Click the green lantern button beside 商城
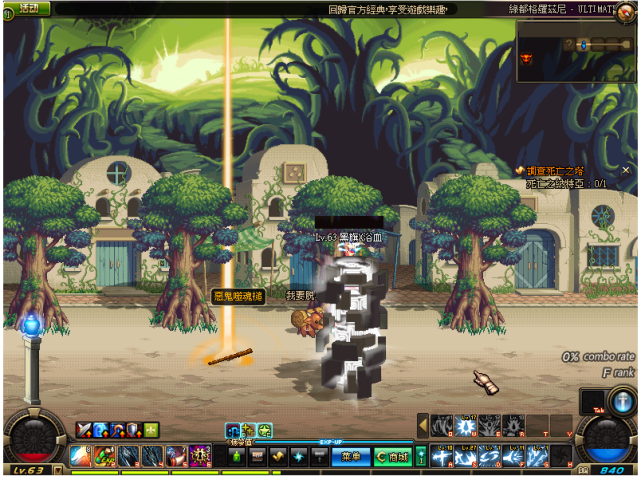The width and height of the screenshot is (641, 480). pyautogui.click(x=420, y=456)
